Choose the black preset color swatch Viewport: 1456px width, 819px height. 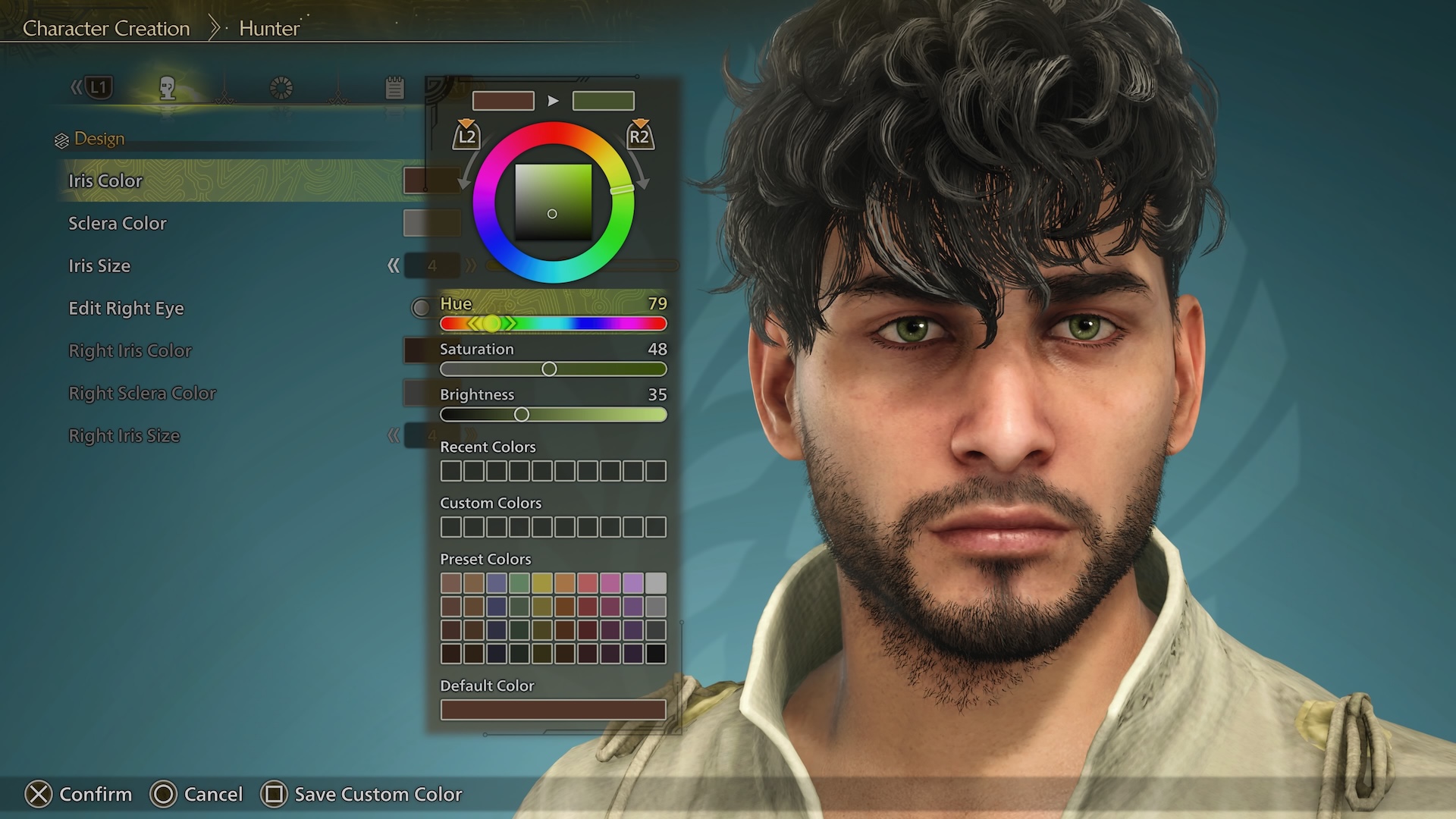656,654
